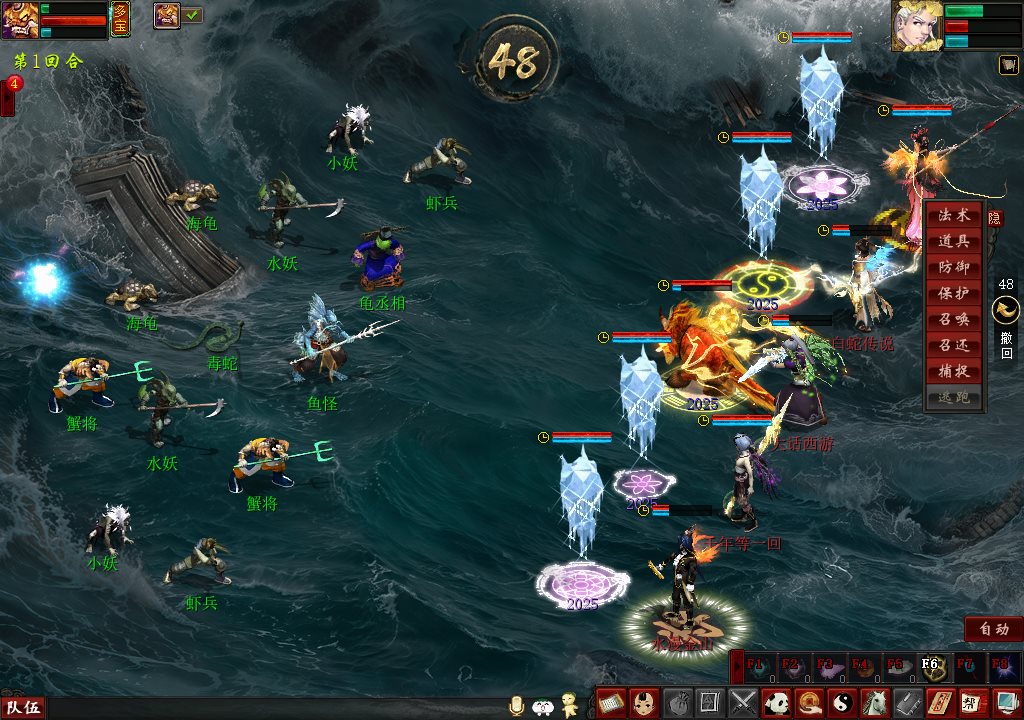1024x720 pixels.
Task: Choose the 召还 recall command
Action: (x=953, y=346)
